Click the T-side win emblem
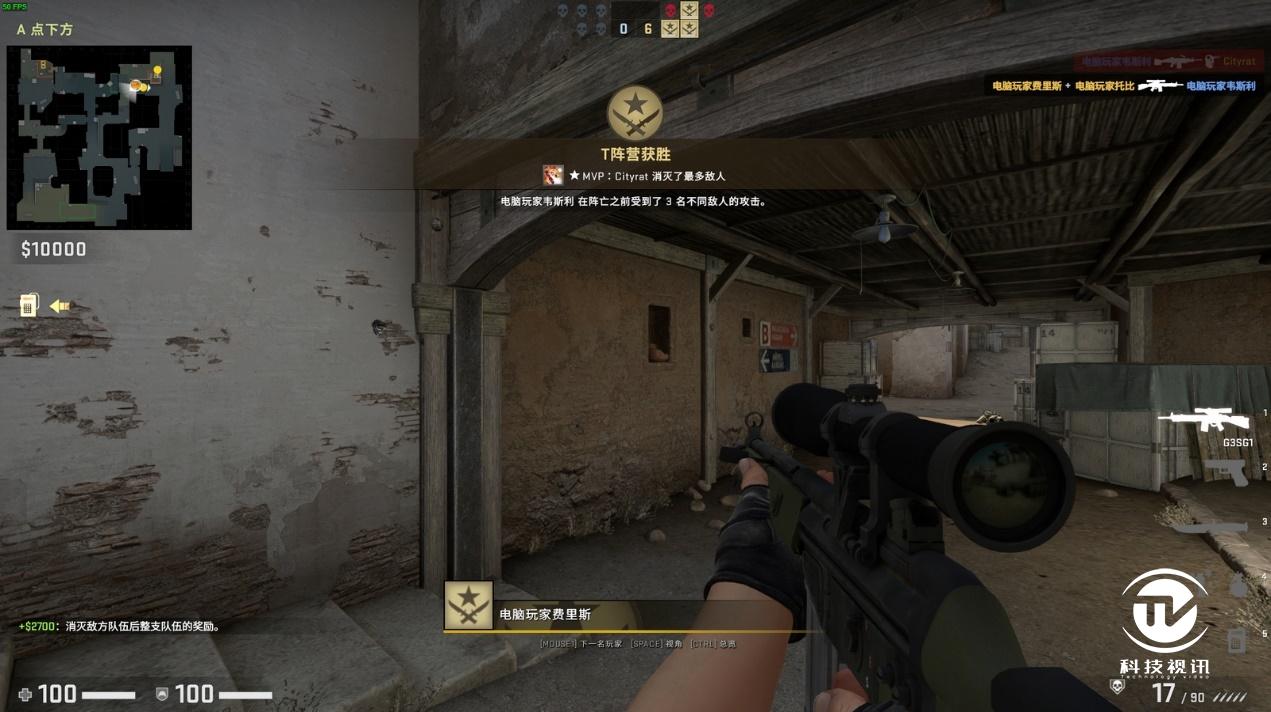Viewport: 1271px width, 712px height. click(x=635, y=113)
